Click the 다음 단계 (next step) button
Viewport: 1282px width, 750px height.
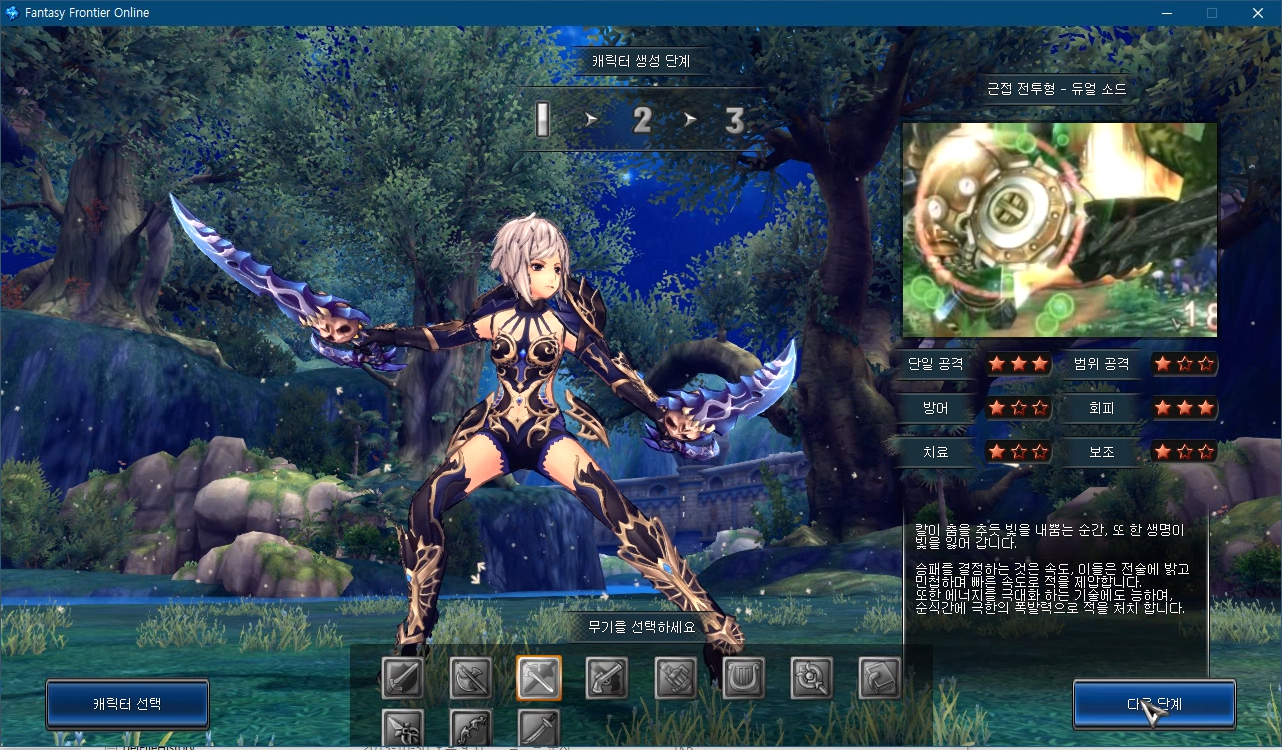[1154, 704]
